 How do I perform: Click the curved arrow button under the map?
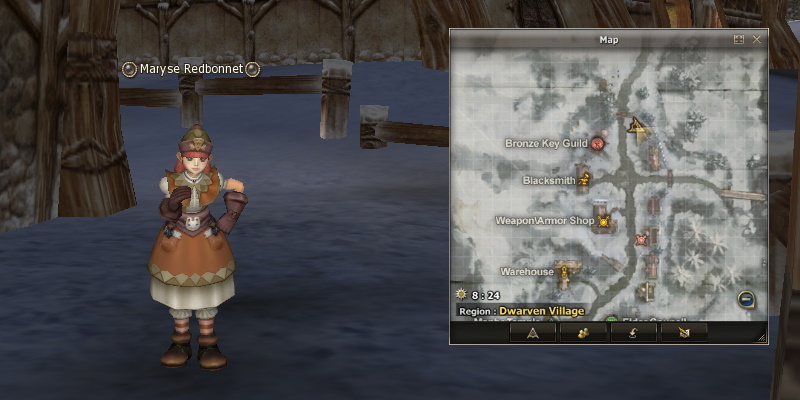pyautogui.click(x=633, y=332)
